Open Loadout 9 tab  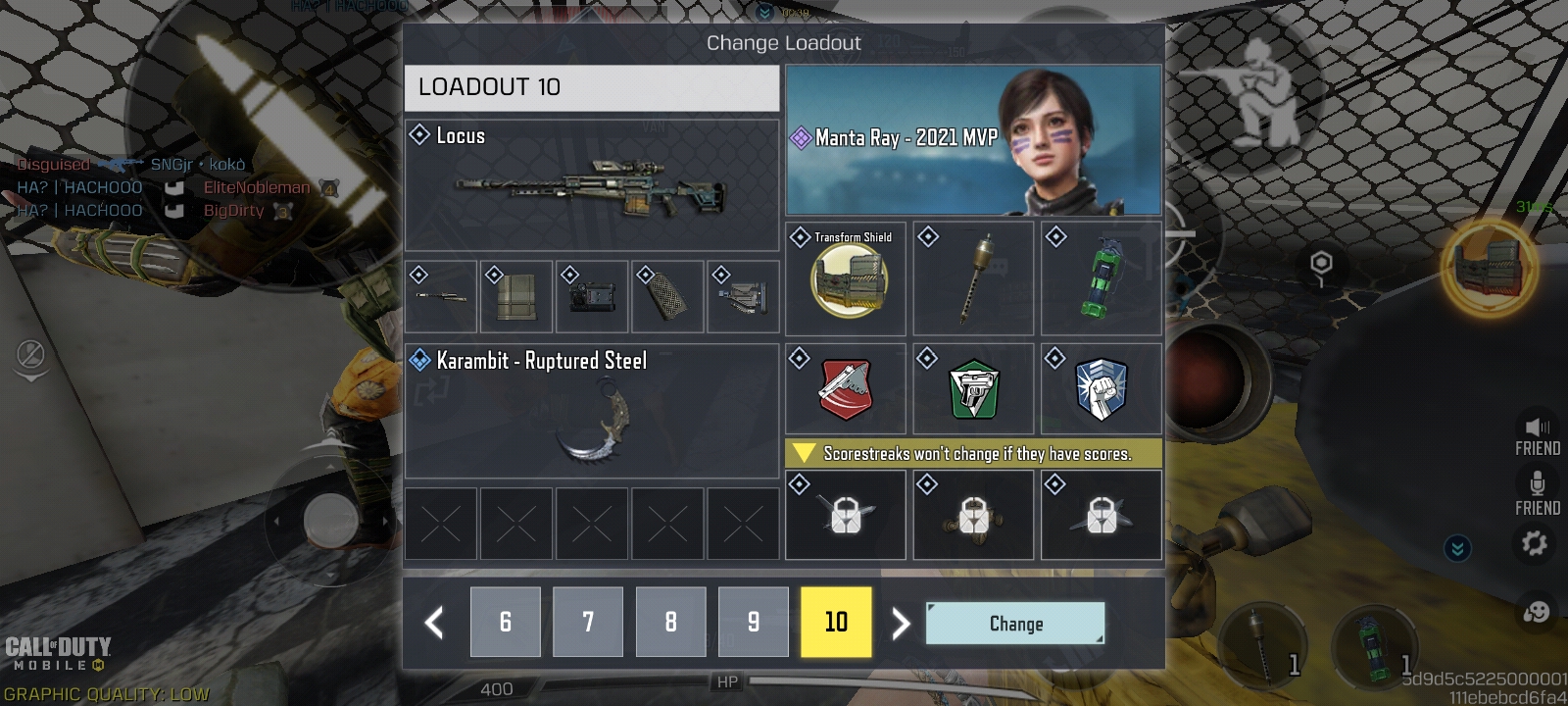[x=753, y=622]
